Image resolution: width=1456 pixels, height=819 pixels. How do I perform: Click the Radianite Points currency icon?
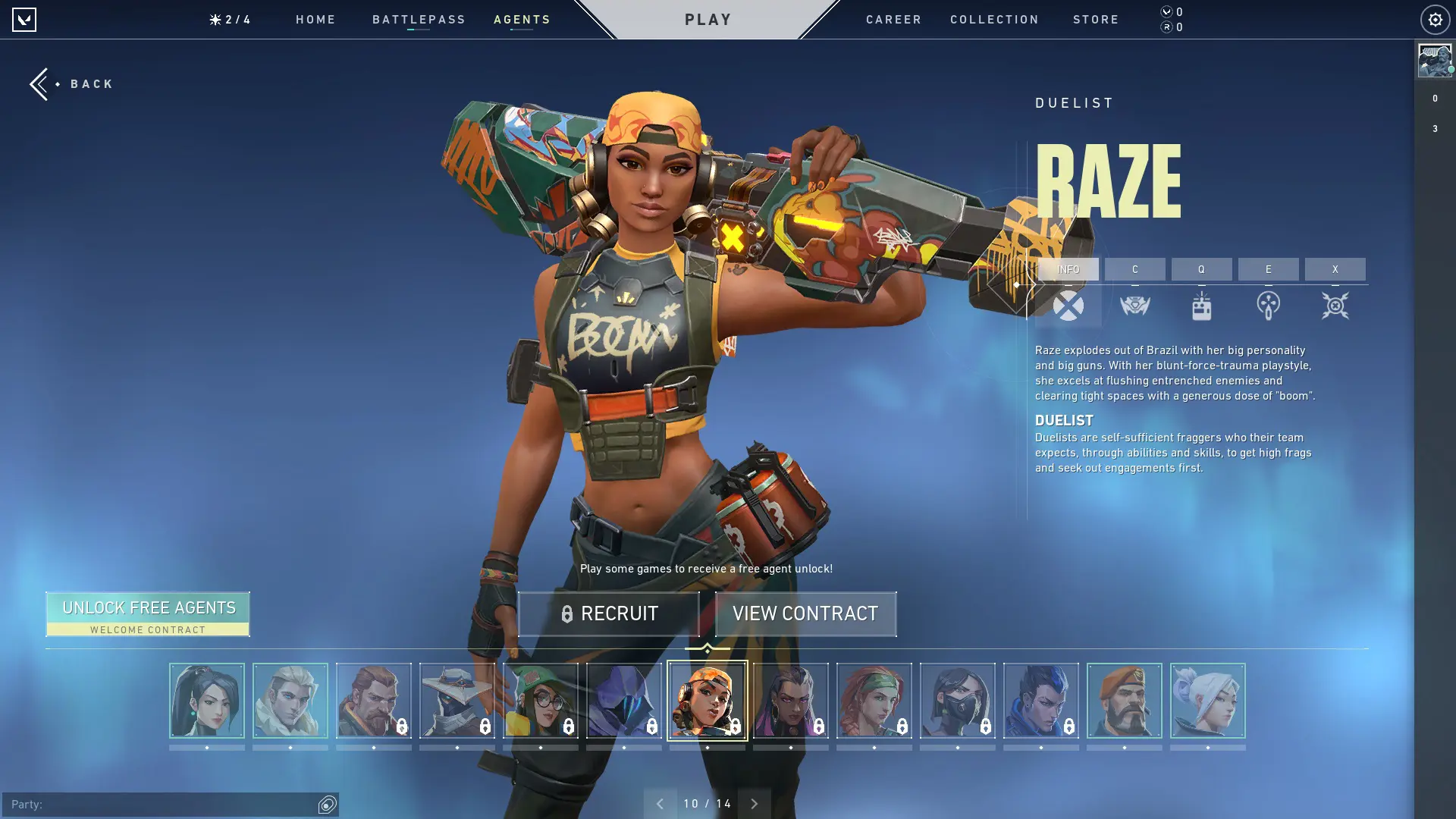tap(1166, 28)
